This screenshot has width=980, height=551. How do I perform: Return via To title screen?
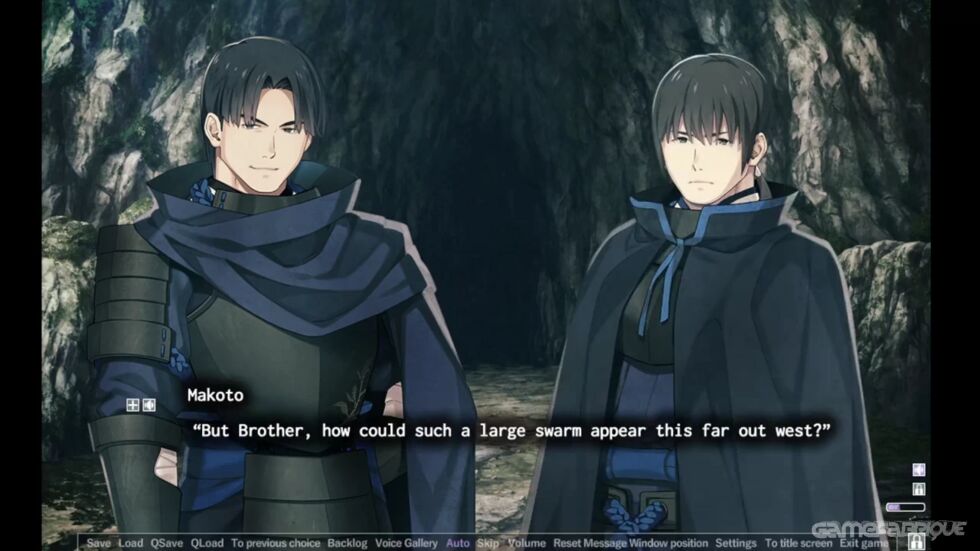pyautogui.click(x=798, y=543)
